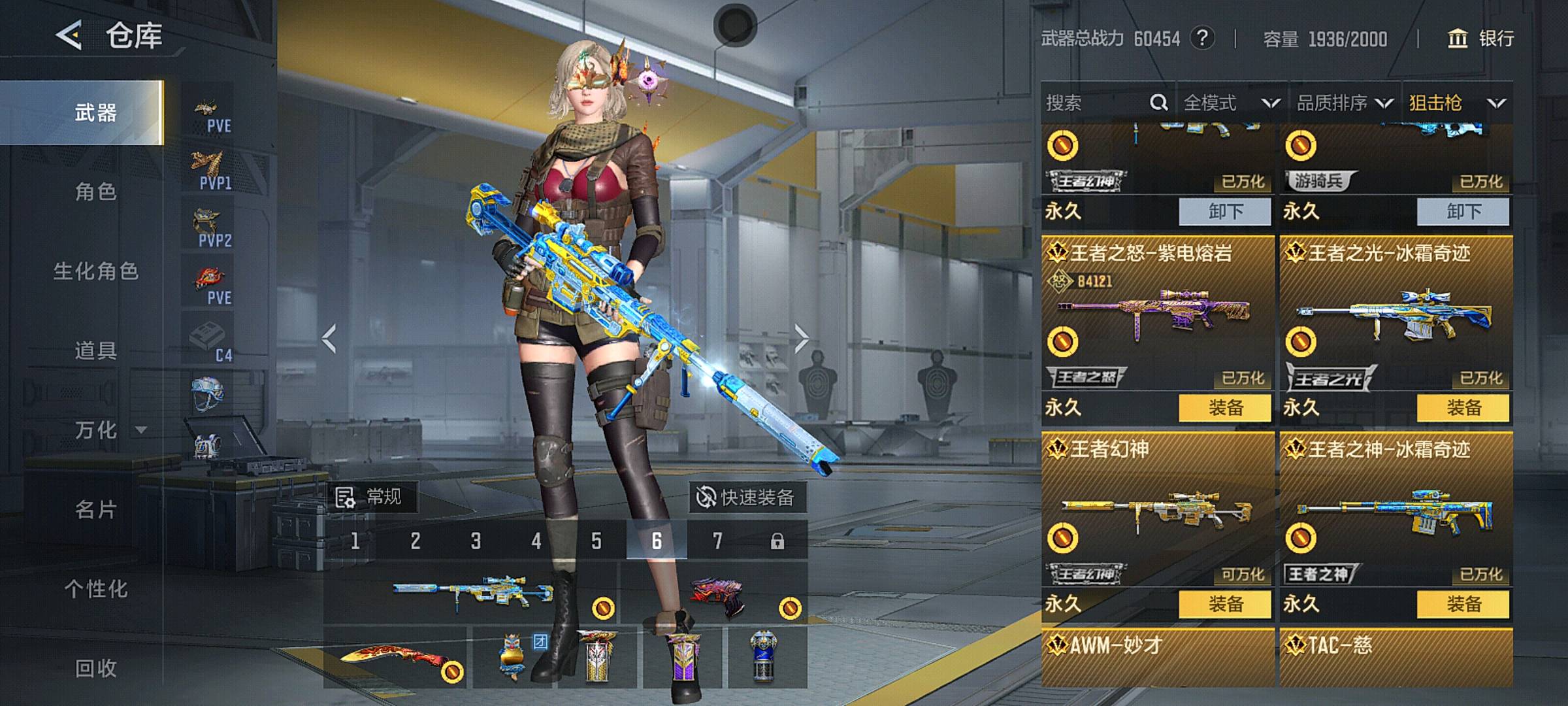1568x706 pixels.
Task: Equip 王者之神-冰霜奇迹 sniper rifle
Action: click(1463, 604)
